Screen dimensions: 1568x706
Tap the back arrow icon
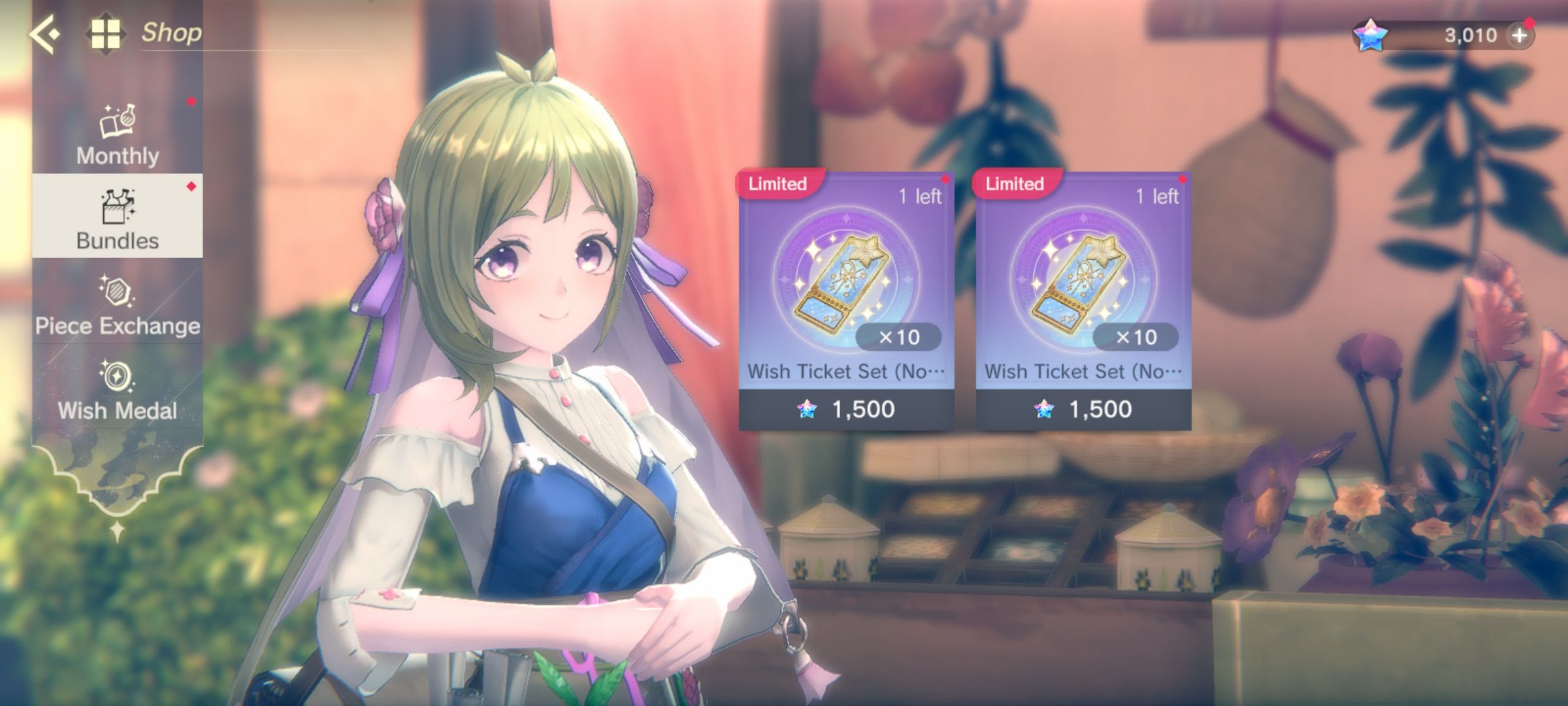[x=42, y=33]
